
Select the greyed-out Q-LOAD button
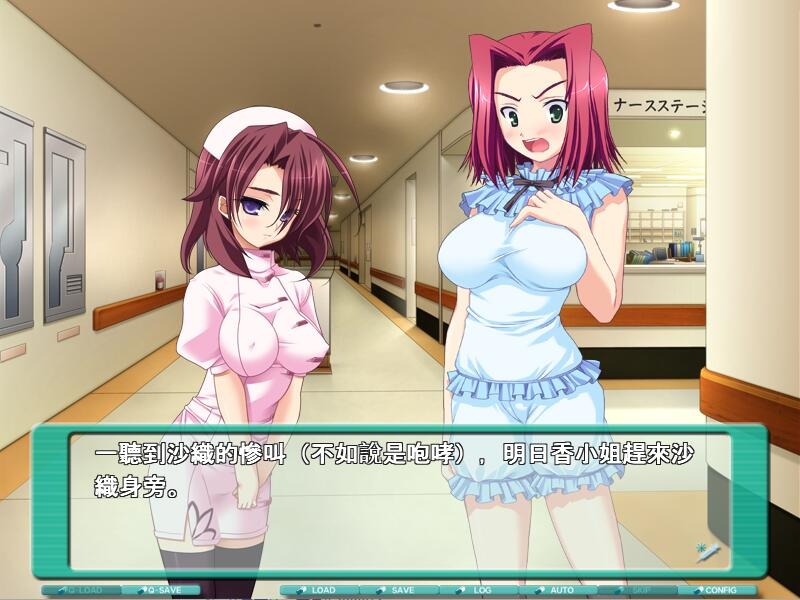pos(82,590)
